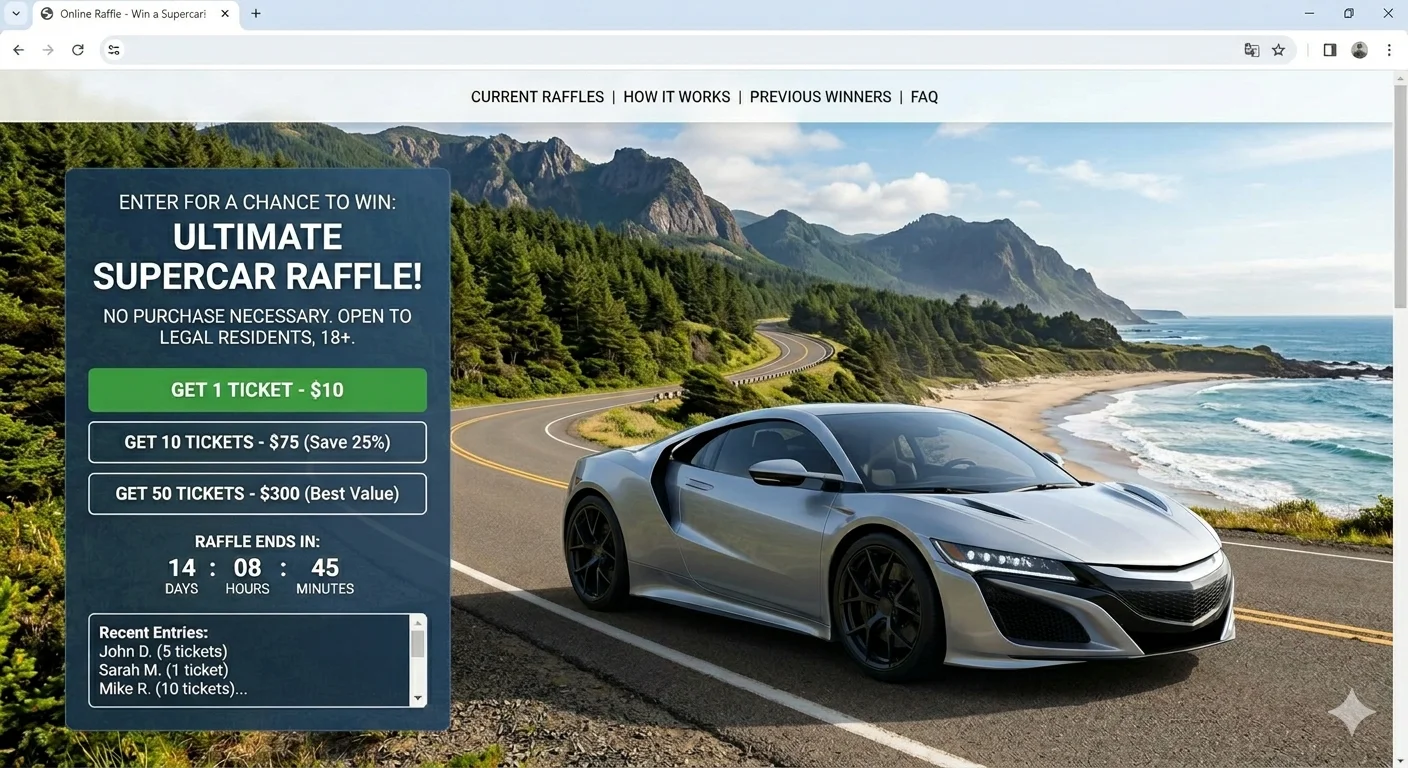Open the Google Translate icon in address bar
1408x768 pixels.
1251,49
